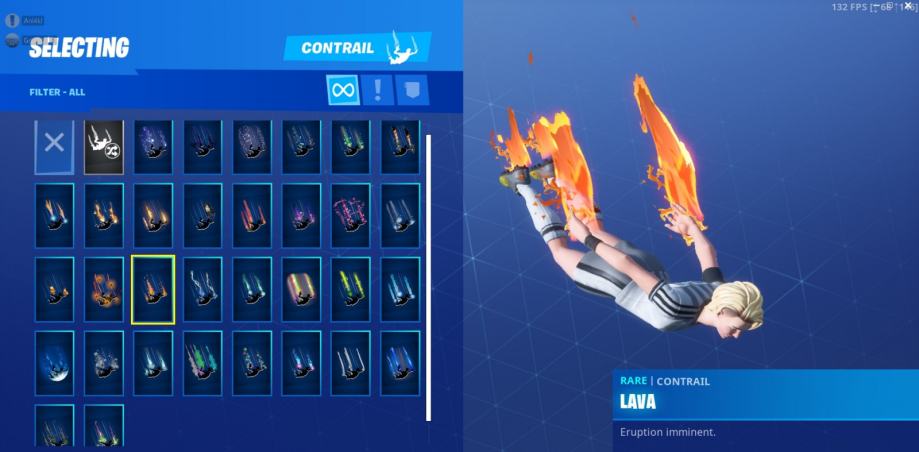This screenshot has width=919, height=452.
Task: Open the banner-shaped filter tab
Action: click(412, 90)
